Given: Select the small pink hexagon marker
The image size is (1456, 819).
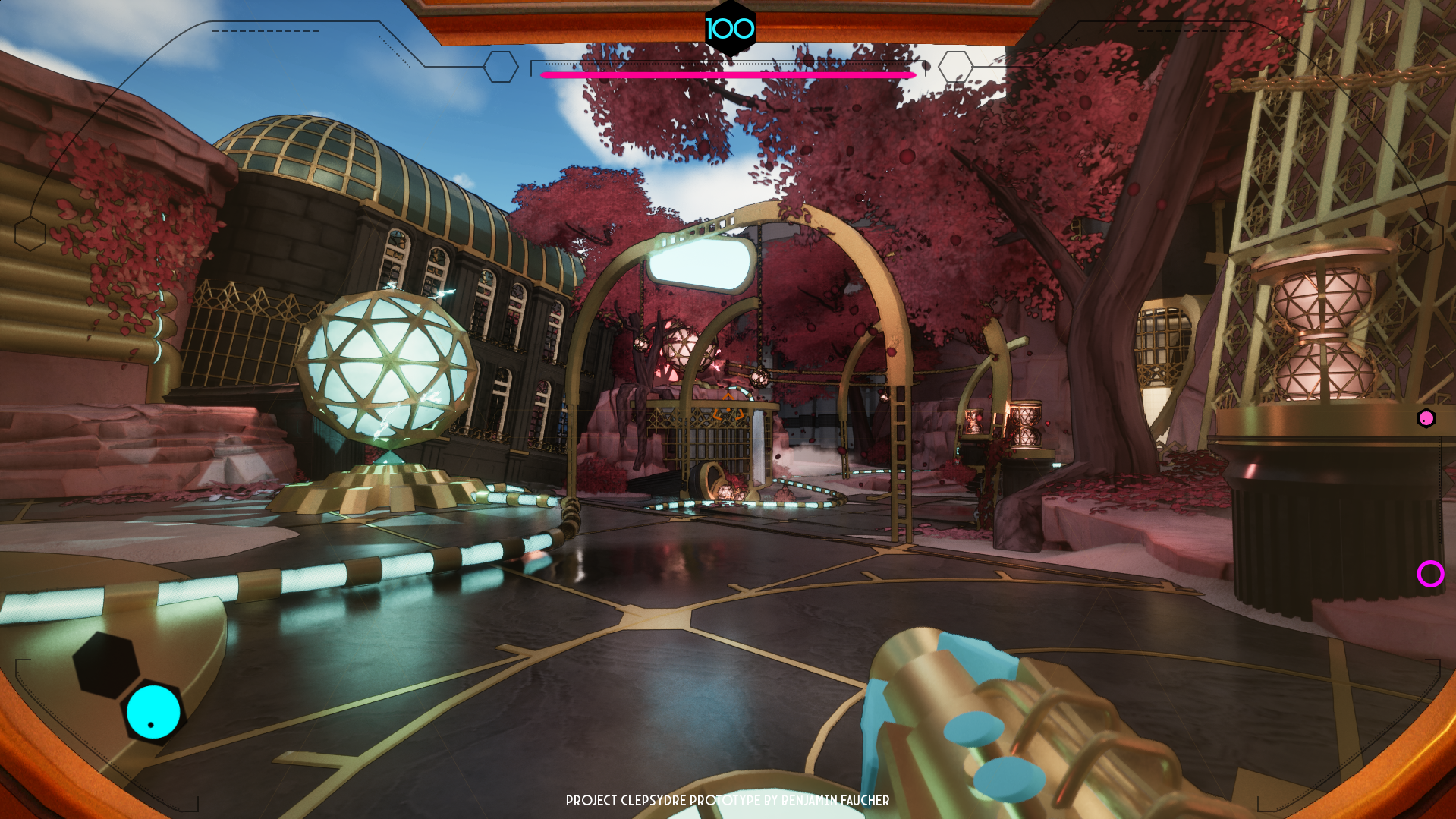Looking at the screenshot, I should (x=1426, y=418).
